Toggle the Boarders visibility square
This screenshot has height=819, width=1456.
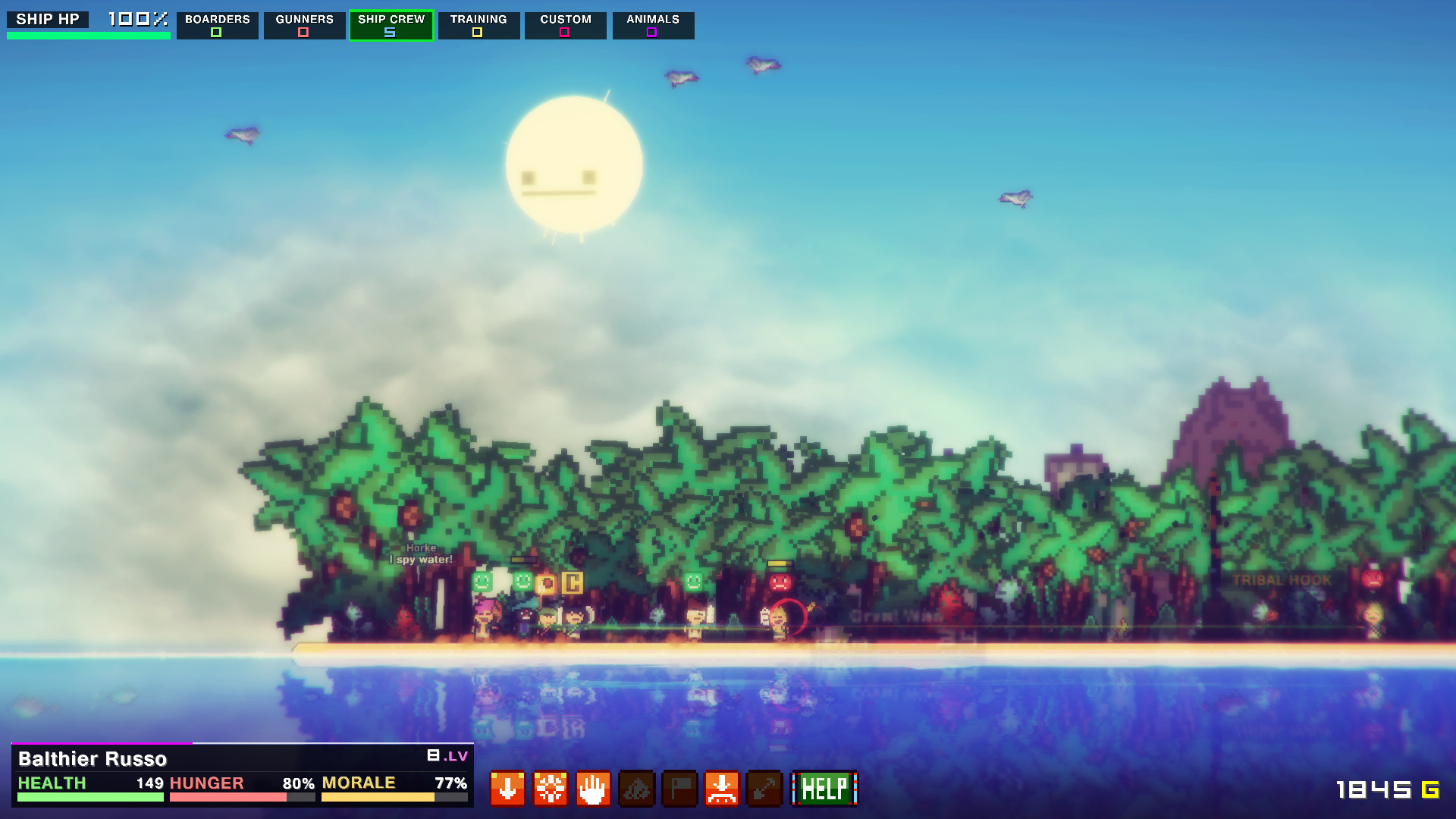click(217, 33)
